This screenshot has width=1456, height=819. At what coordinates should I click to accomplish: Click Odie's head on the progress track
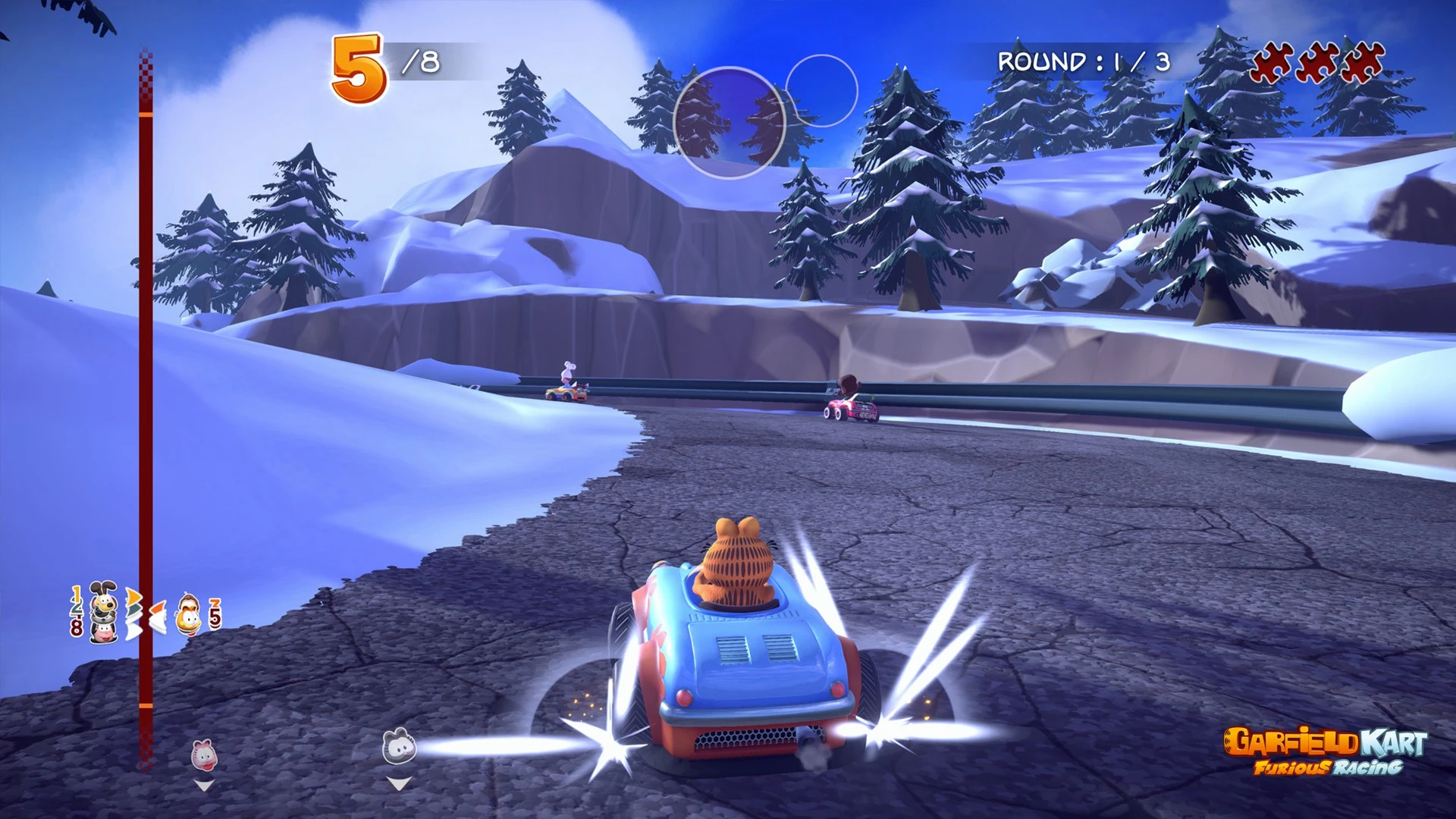(104, 600)
